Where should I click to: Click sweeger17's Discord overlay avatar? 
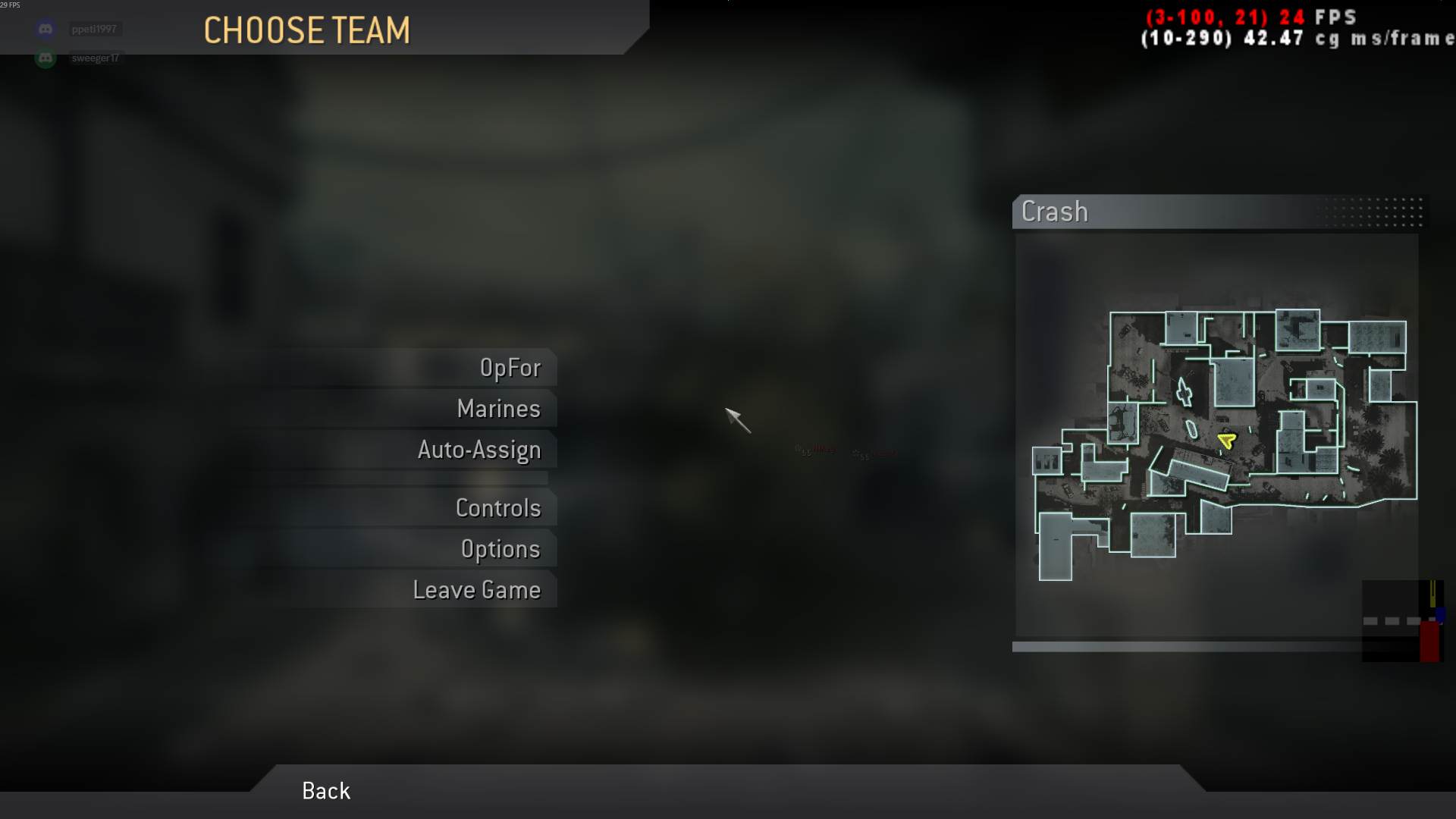(x=44, y=57)
